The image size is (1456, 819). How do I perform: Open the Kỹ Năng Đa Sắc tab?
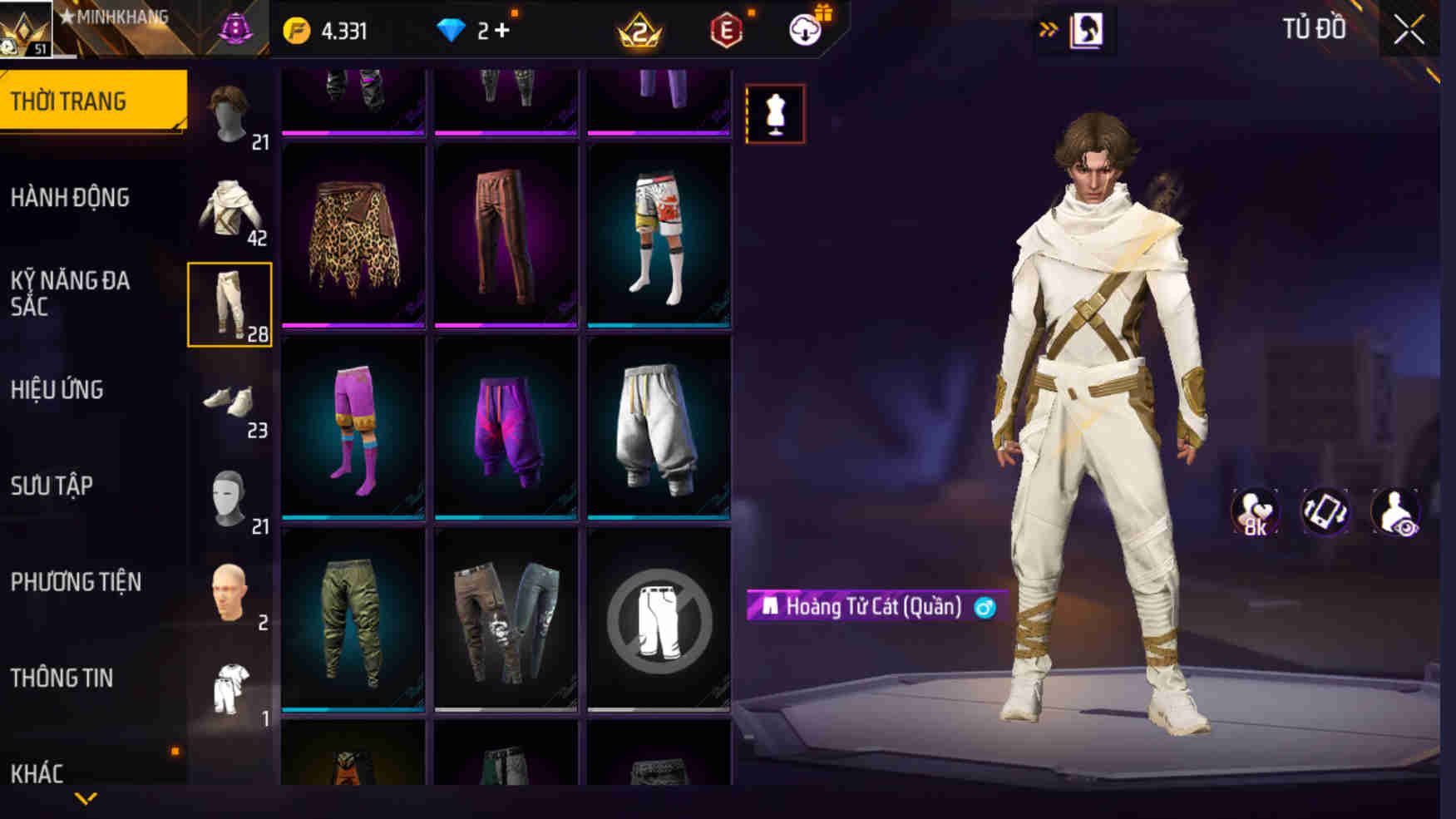coord(71,294)
